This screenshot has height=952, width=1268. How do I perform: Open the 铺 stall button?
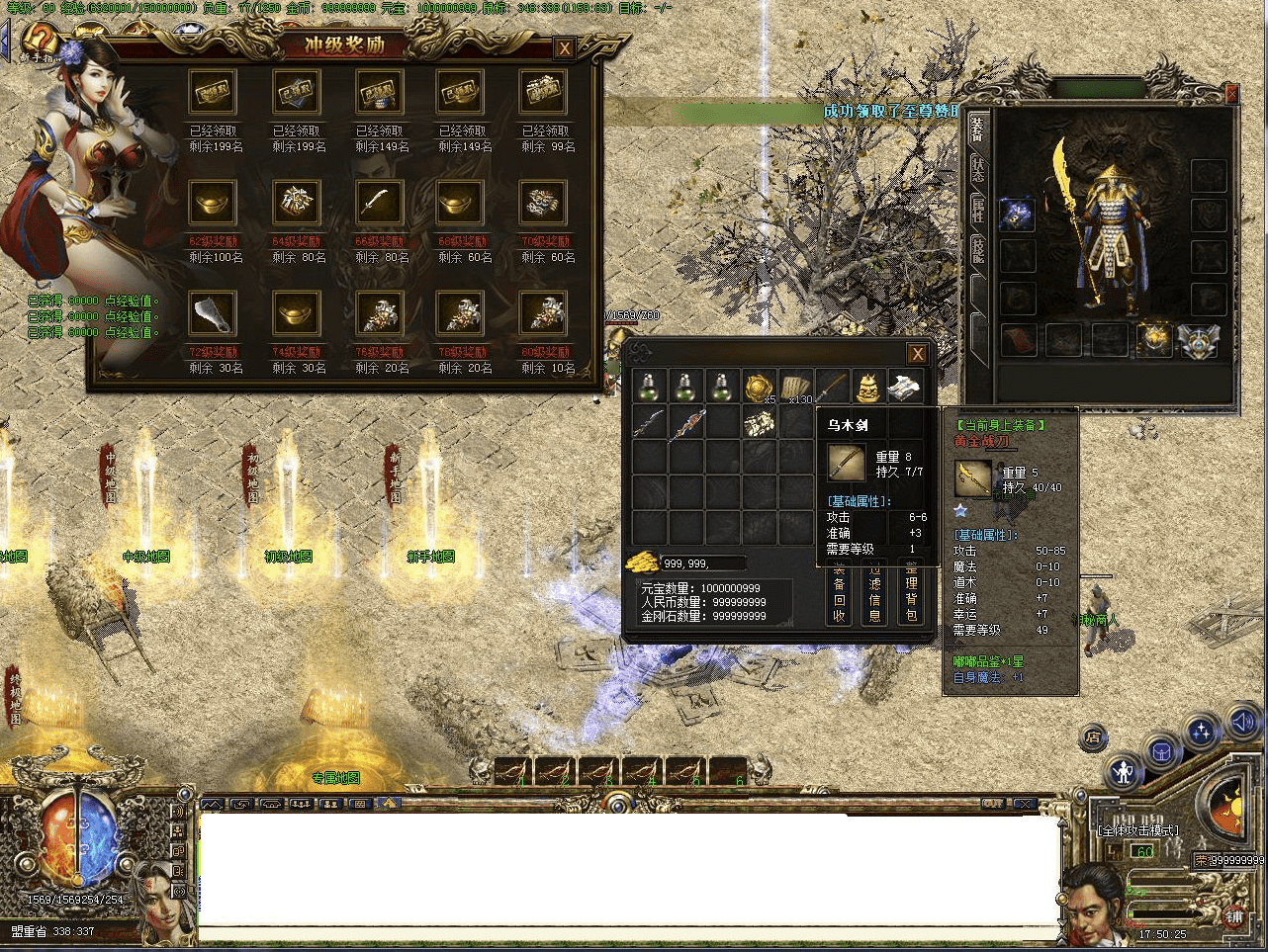[x=1234, y=916]
